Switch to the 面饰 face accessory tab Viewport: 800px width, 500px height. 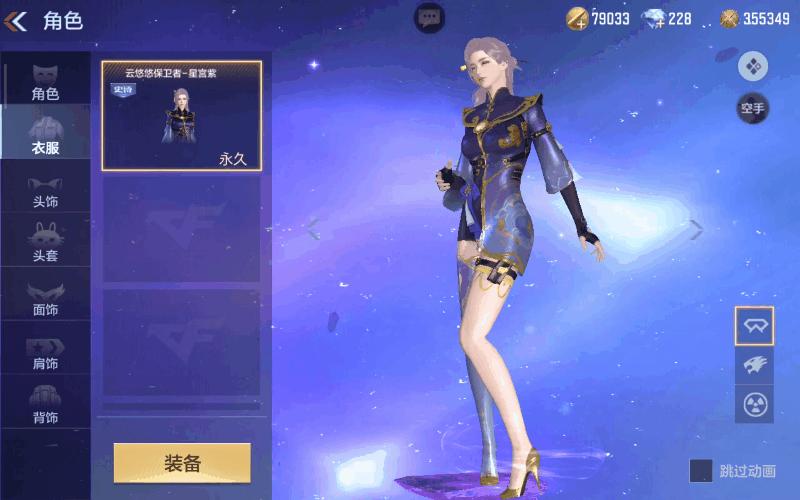tap(45, 296)
